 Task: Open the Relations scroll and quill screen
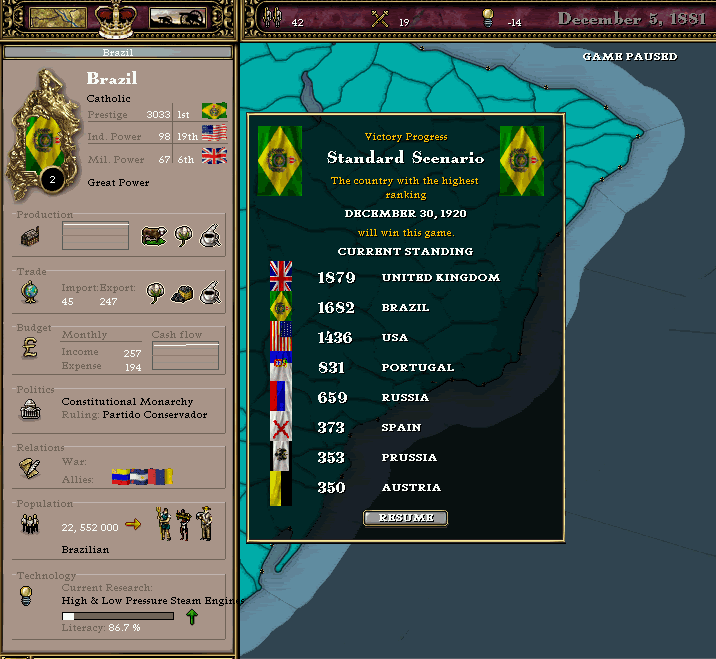click(x=30, y=468)
